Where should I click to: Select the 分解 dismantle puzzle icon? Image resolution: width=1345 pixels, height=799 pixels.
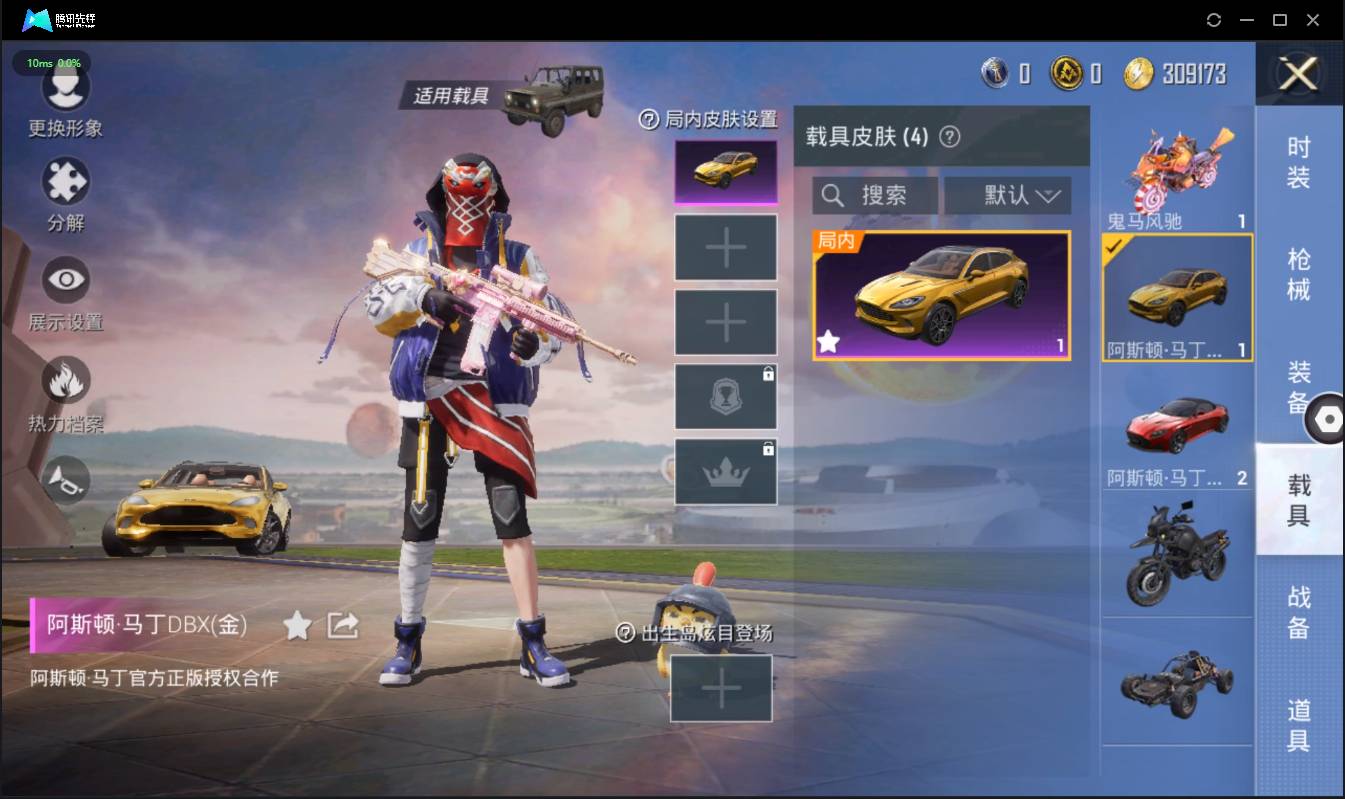(x=65, y=184)
